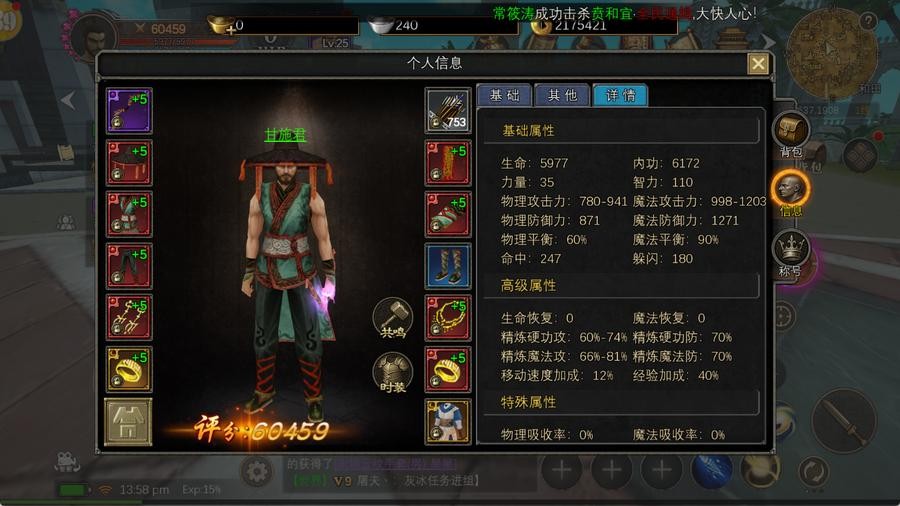This screenshot has width=900, height=506.
Task: Open the 称号 title side tab
Action: pos(791,252)
